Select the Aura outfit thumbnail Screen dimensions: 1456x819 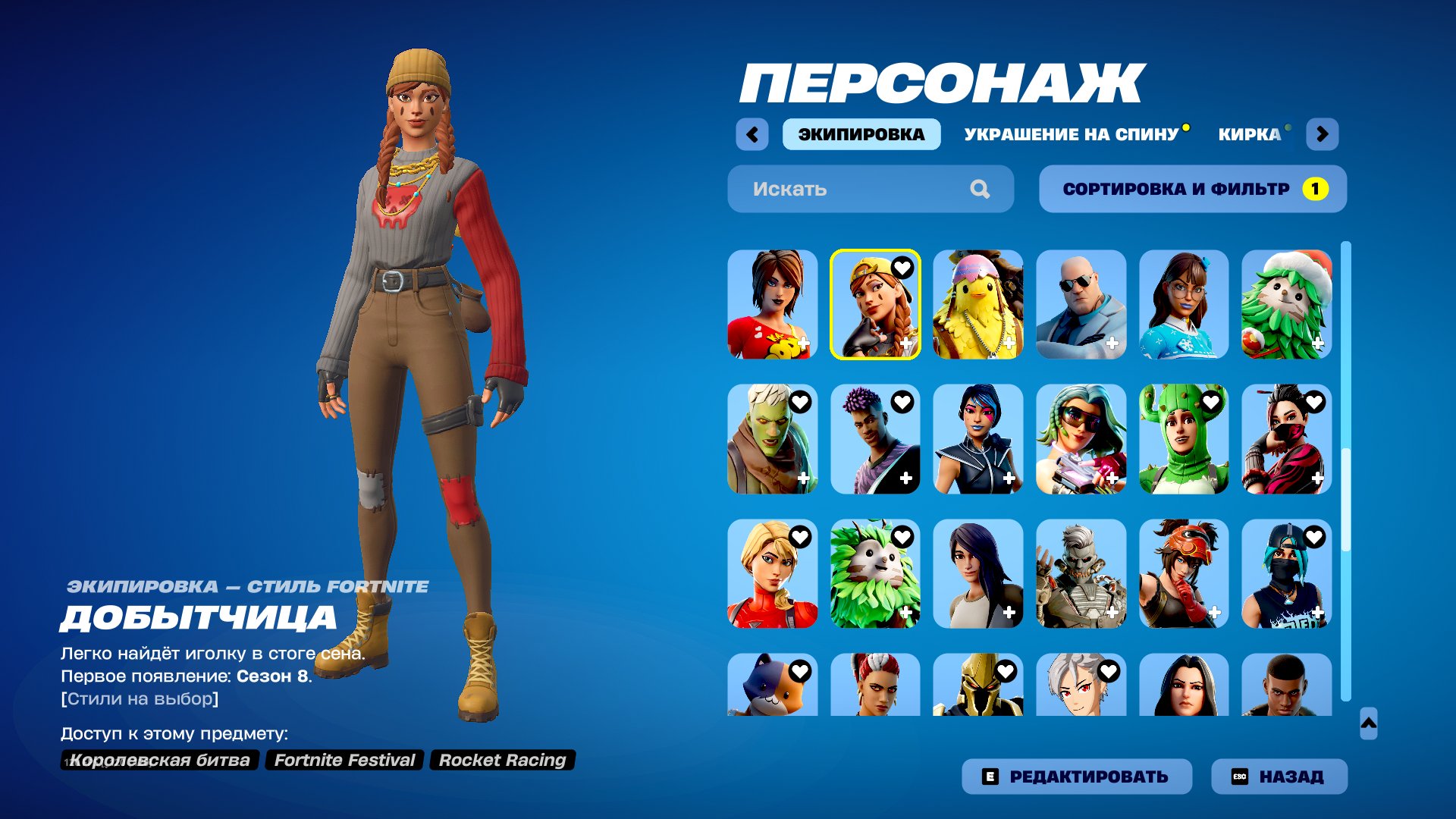(x=876, y=305)
